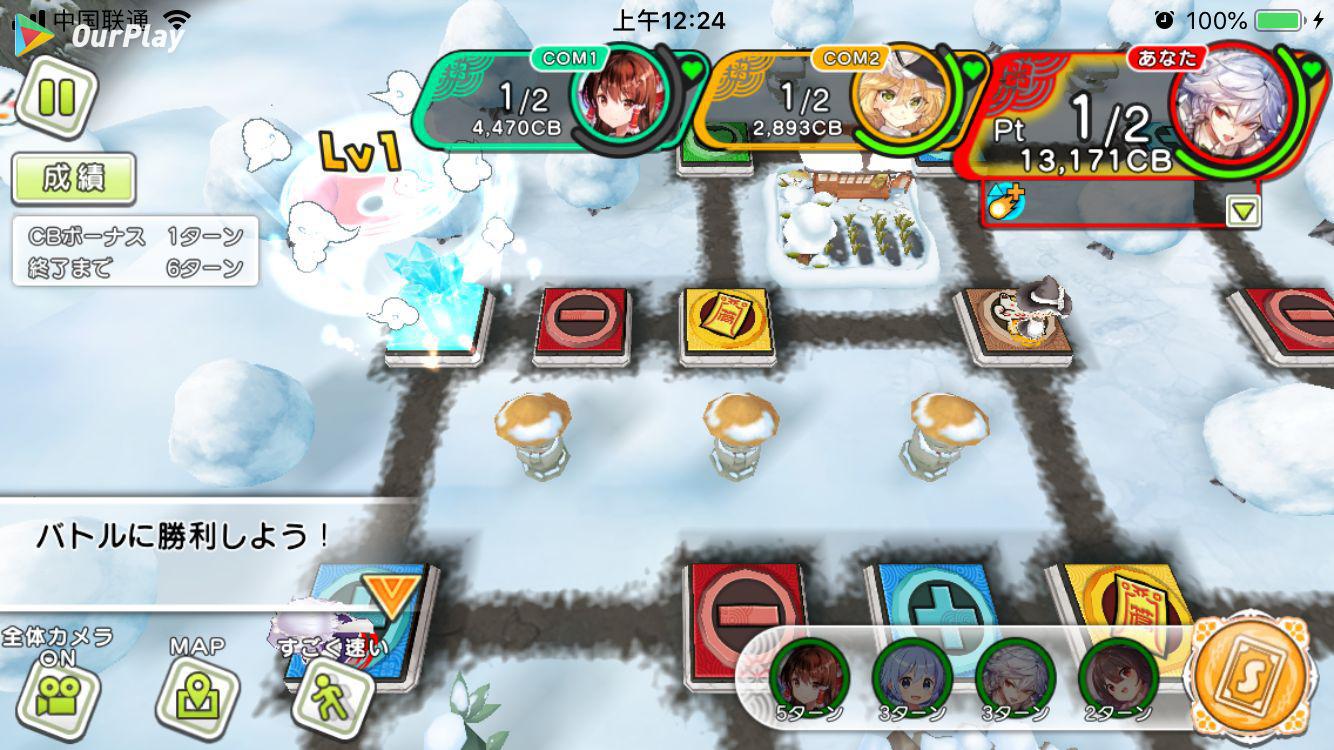1334x750 pixels.
Task: Click the OurPlay overlay logo
Action: pos(100,36)
